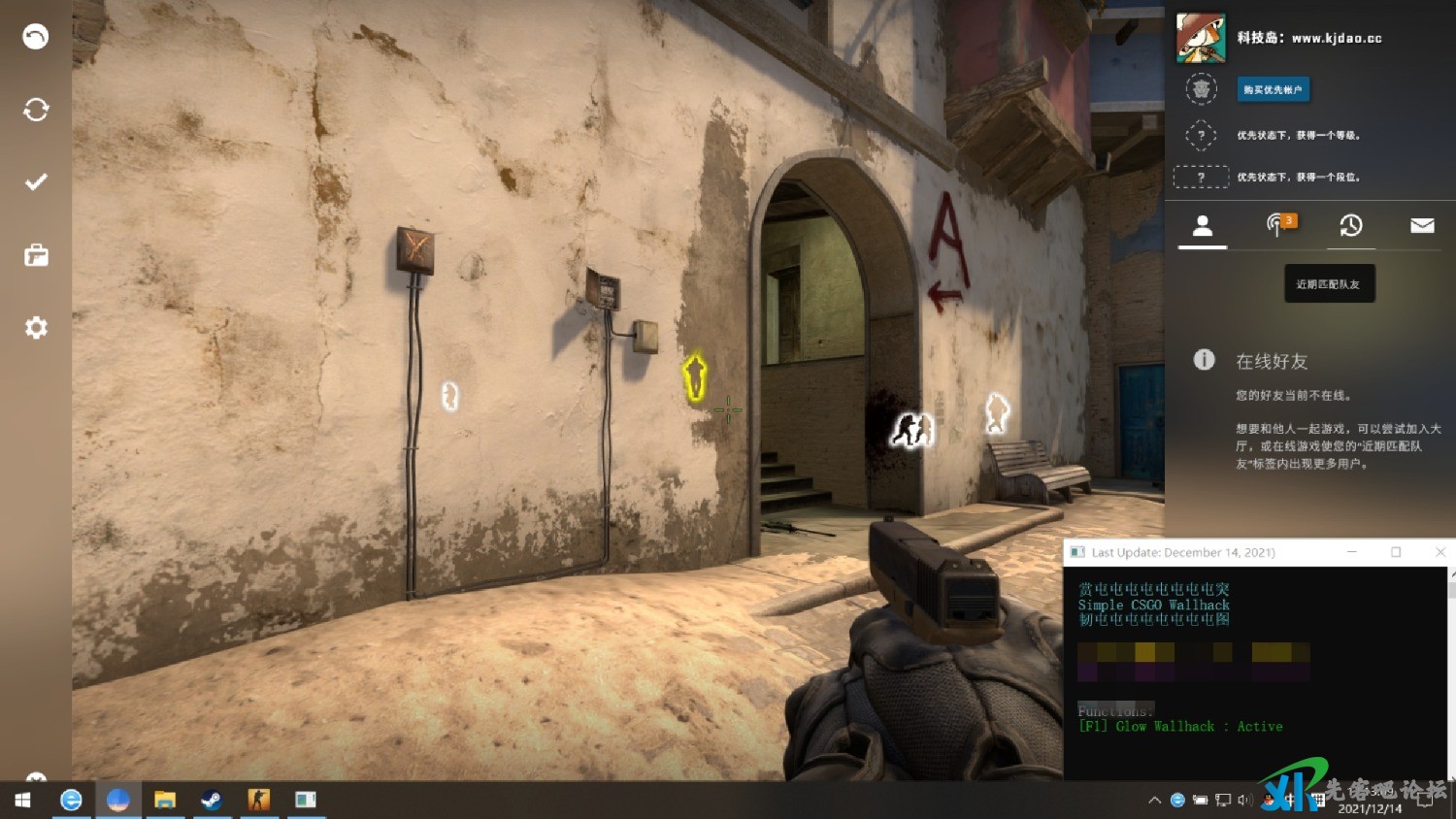Open the inventory briefcase icon
The height and width of the screenshot is (819, 1456).
(36, 255)
